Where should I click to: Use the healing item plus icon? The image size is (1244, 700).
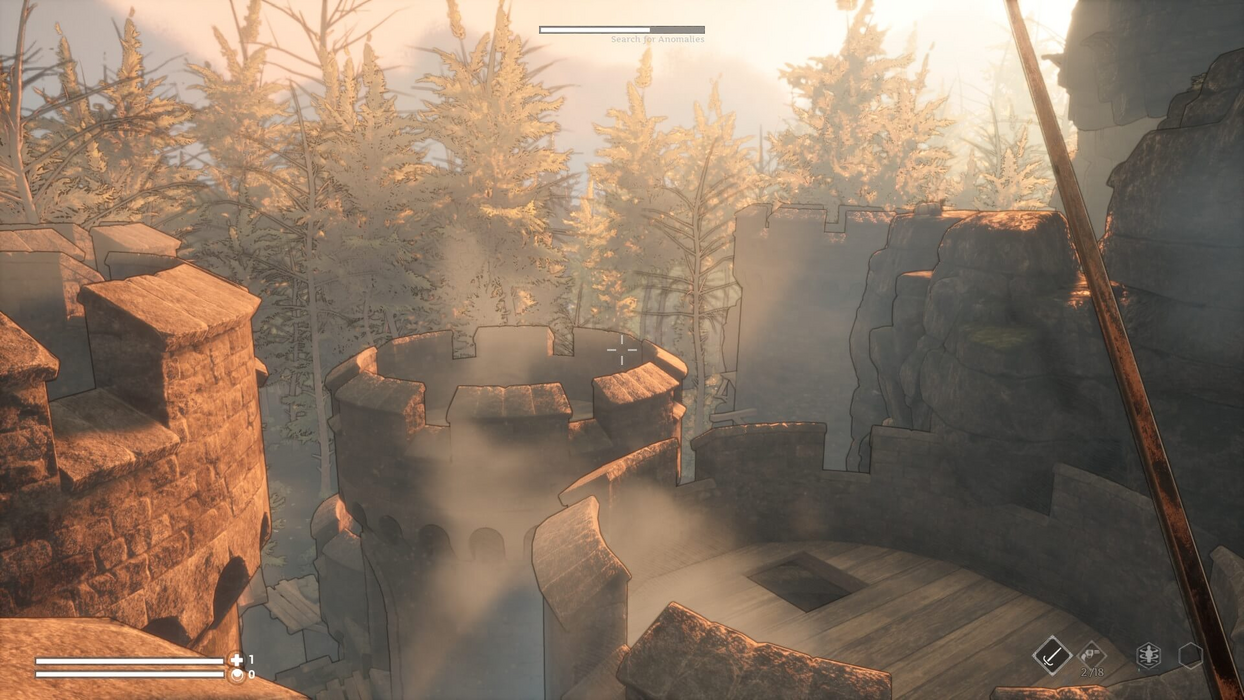[x=236, y=660]
